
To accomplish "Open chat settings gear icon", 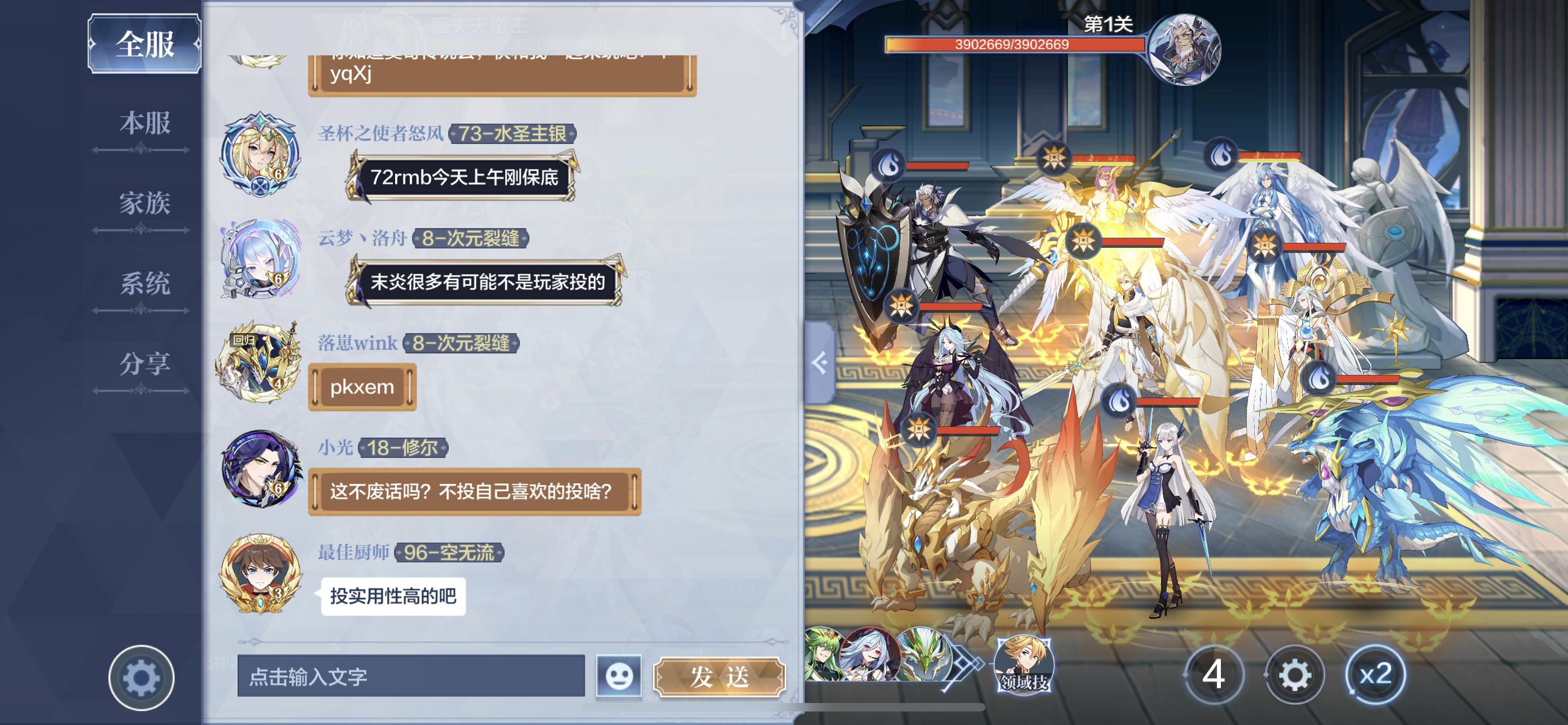I will pos(141,678).
